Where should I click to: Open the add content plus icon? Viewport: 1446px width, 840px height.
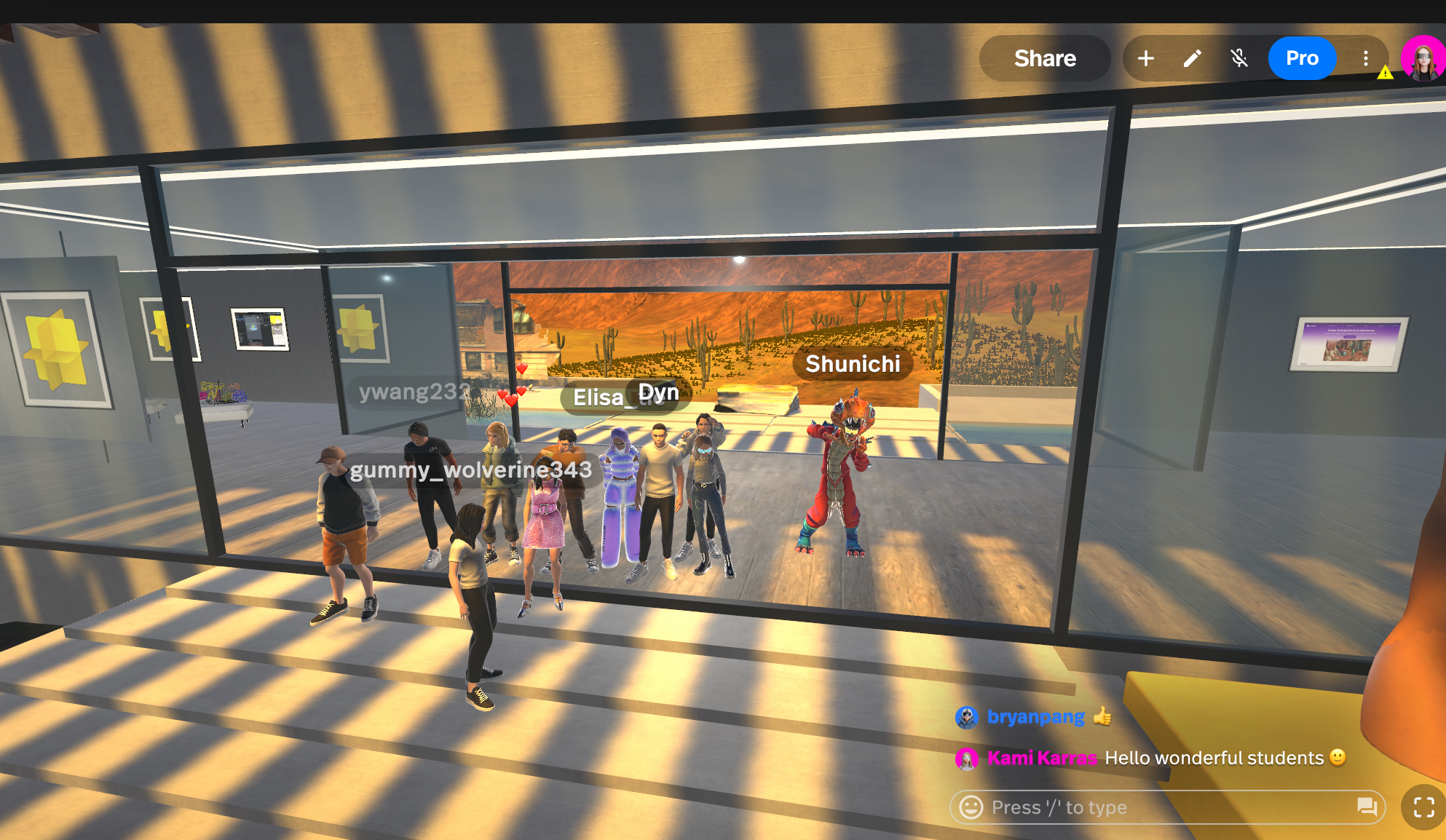(x=1145, y=58)
